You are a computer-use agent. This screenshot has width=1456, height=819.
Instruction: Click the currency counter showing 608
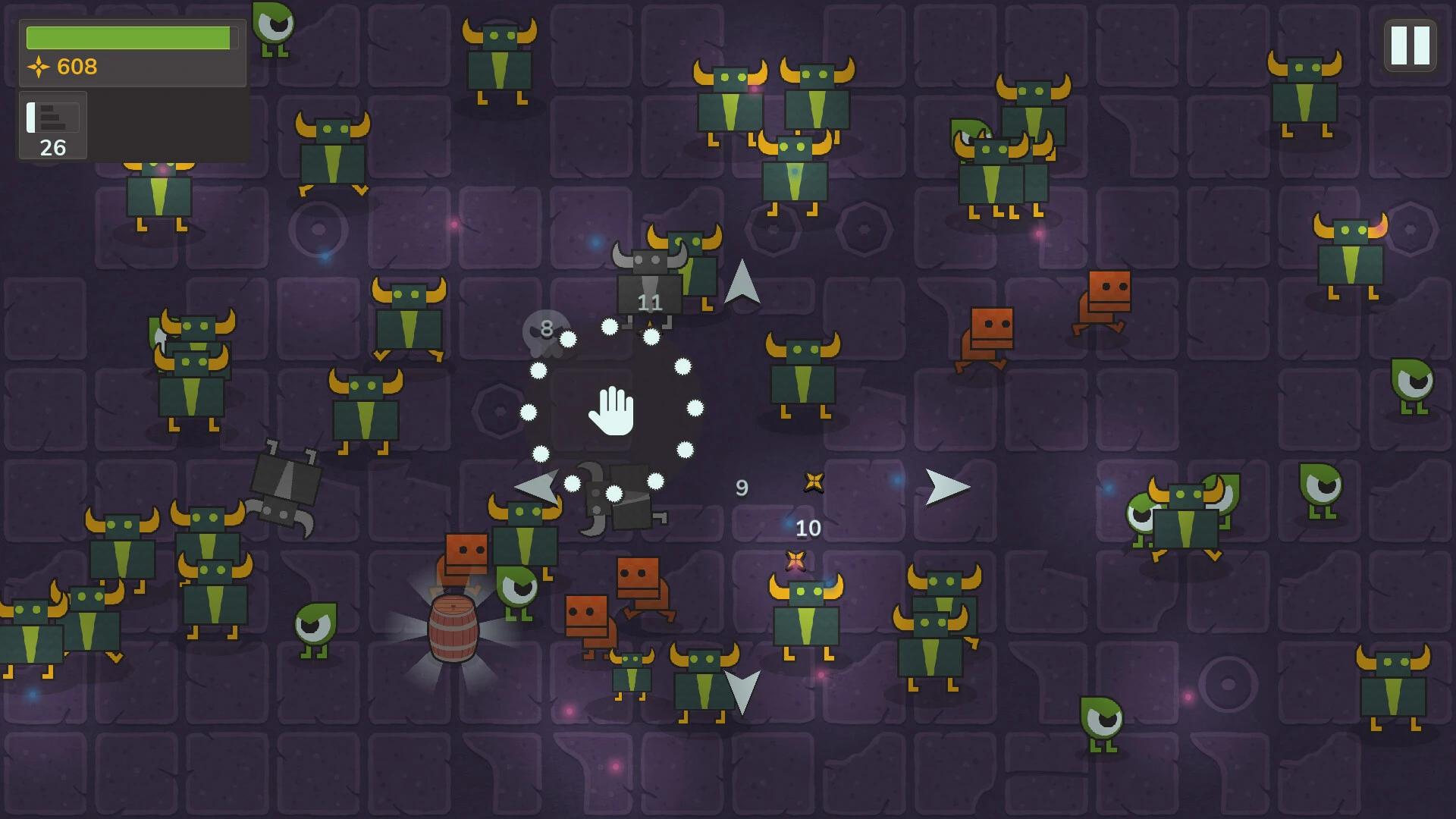point(76,67)
